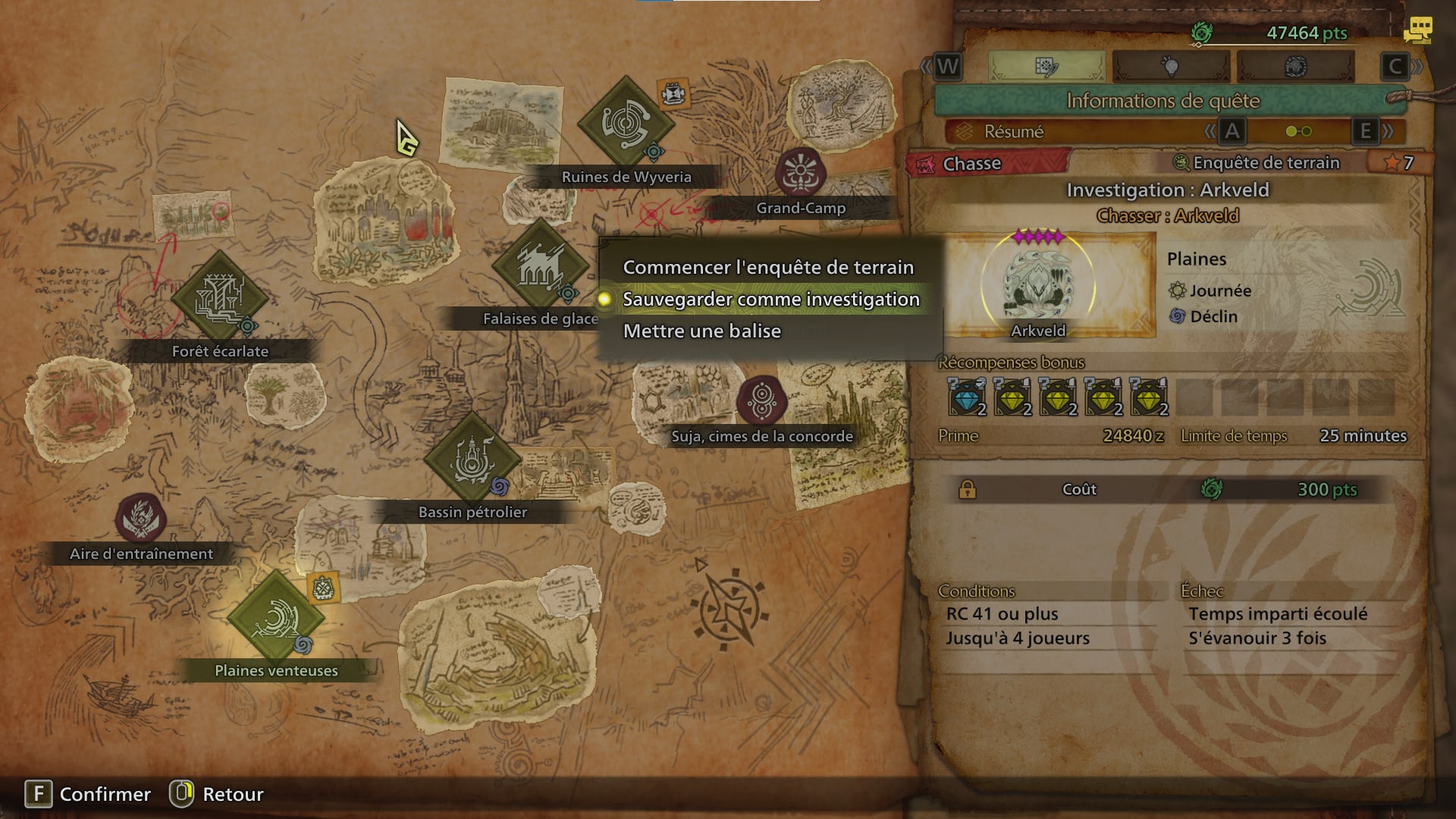
Task: Select Sauvegarder comme investigation
Action: point(770,300)
